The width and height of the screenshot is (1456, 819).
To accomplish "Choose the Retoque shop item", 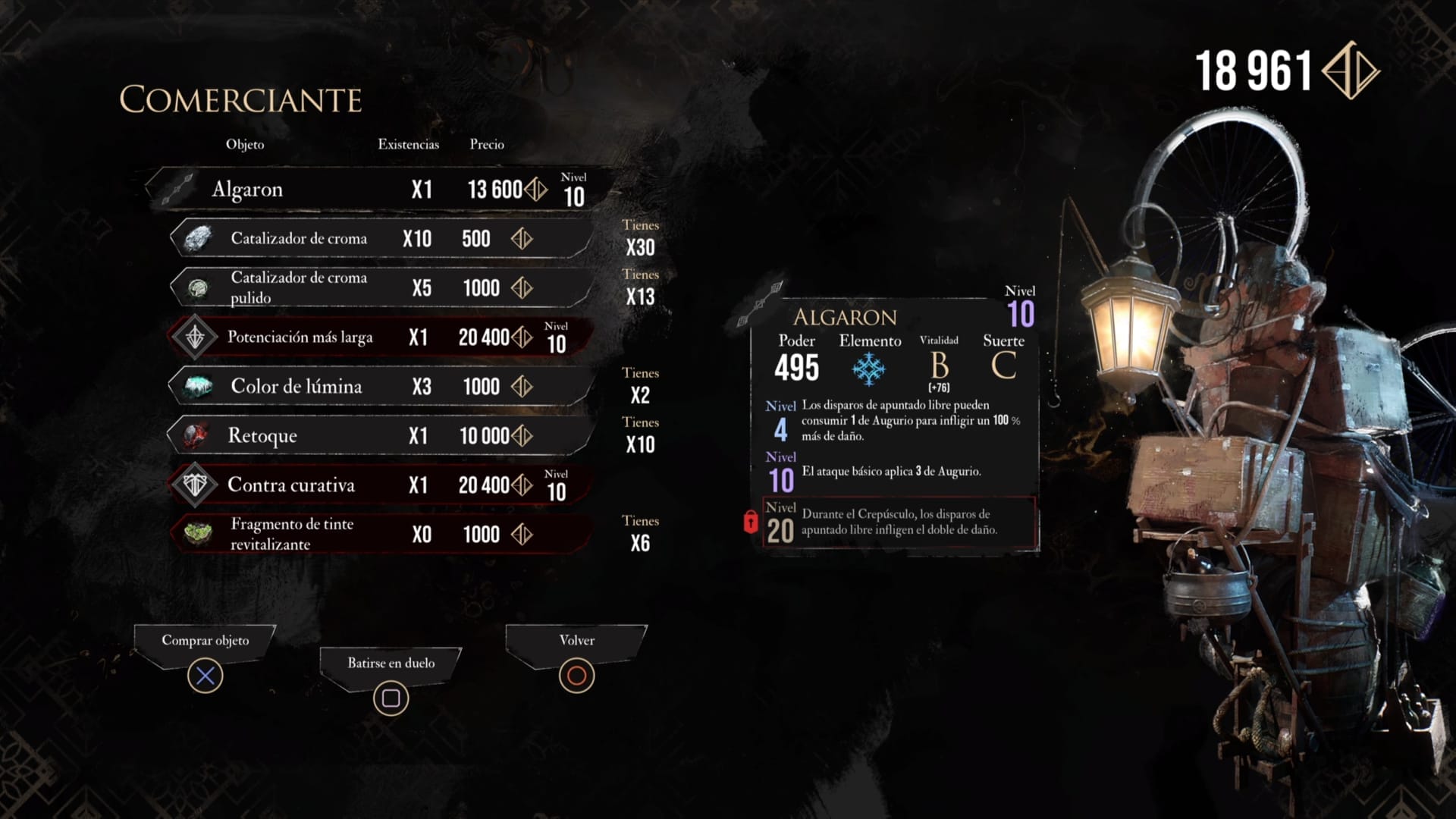I will click(379, 436).
